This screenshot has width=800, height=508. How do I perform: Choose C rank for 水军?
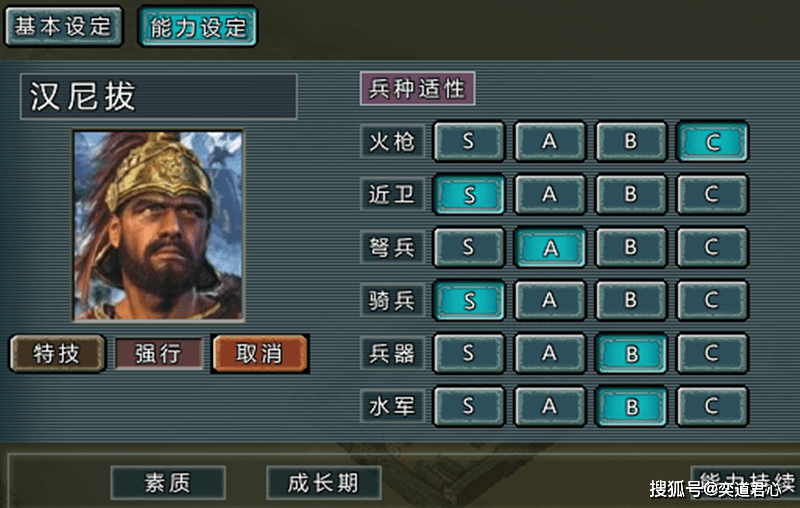coord(712,406)
